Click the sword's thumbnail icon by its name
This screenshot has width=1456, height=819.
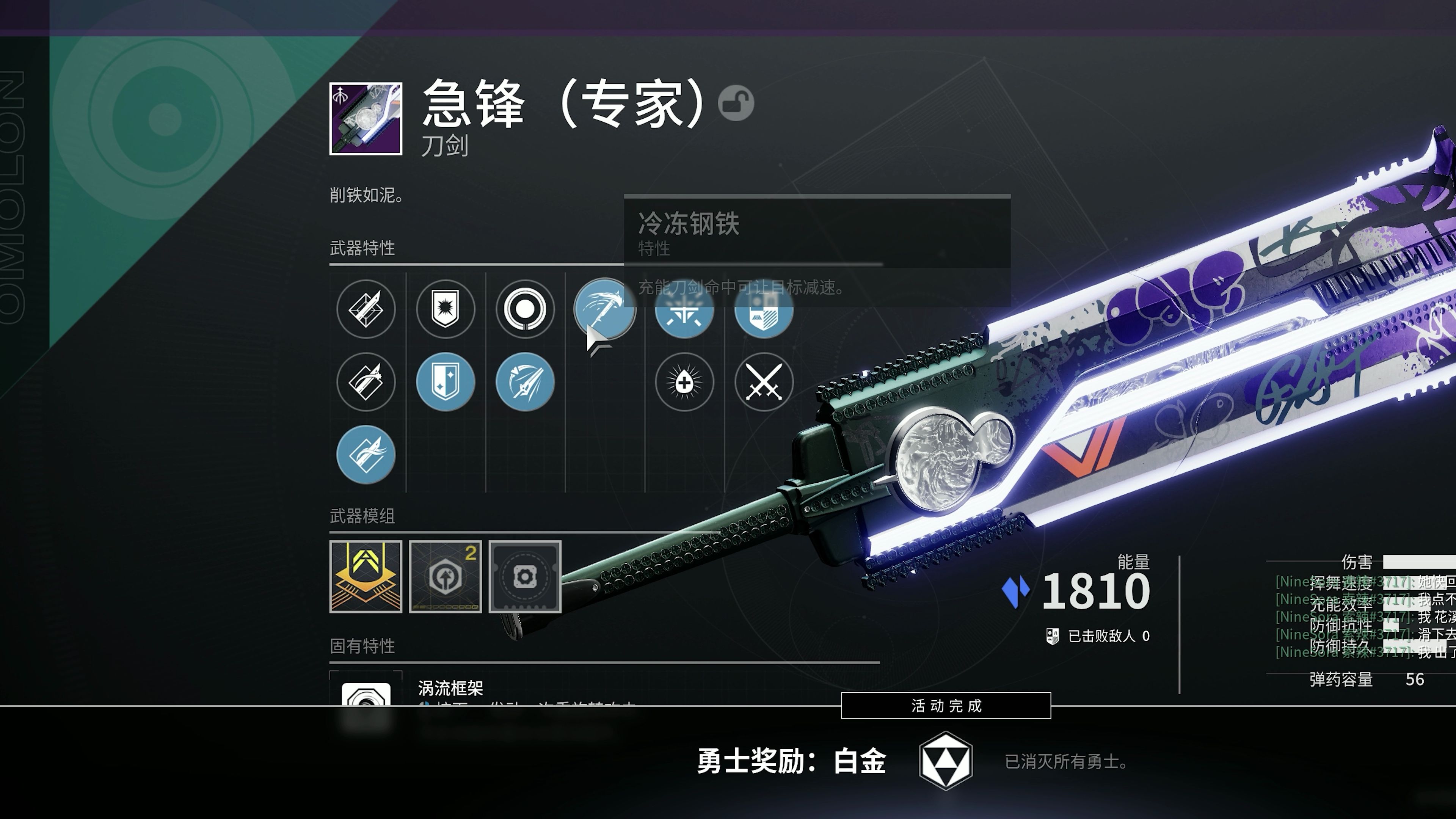point(366,119)
